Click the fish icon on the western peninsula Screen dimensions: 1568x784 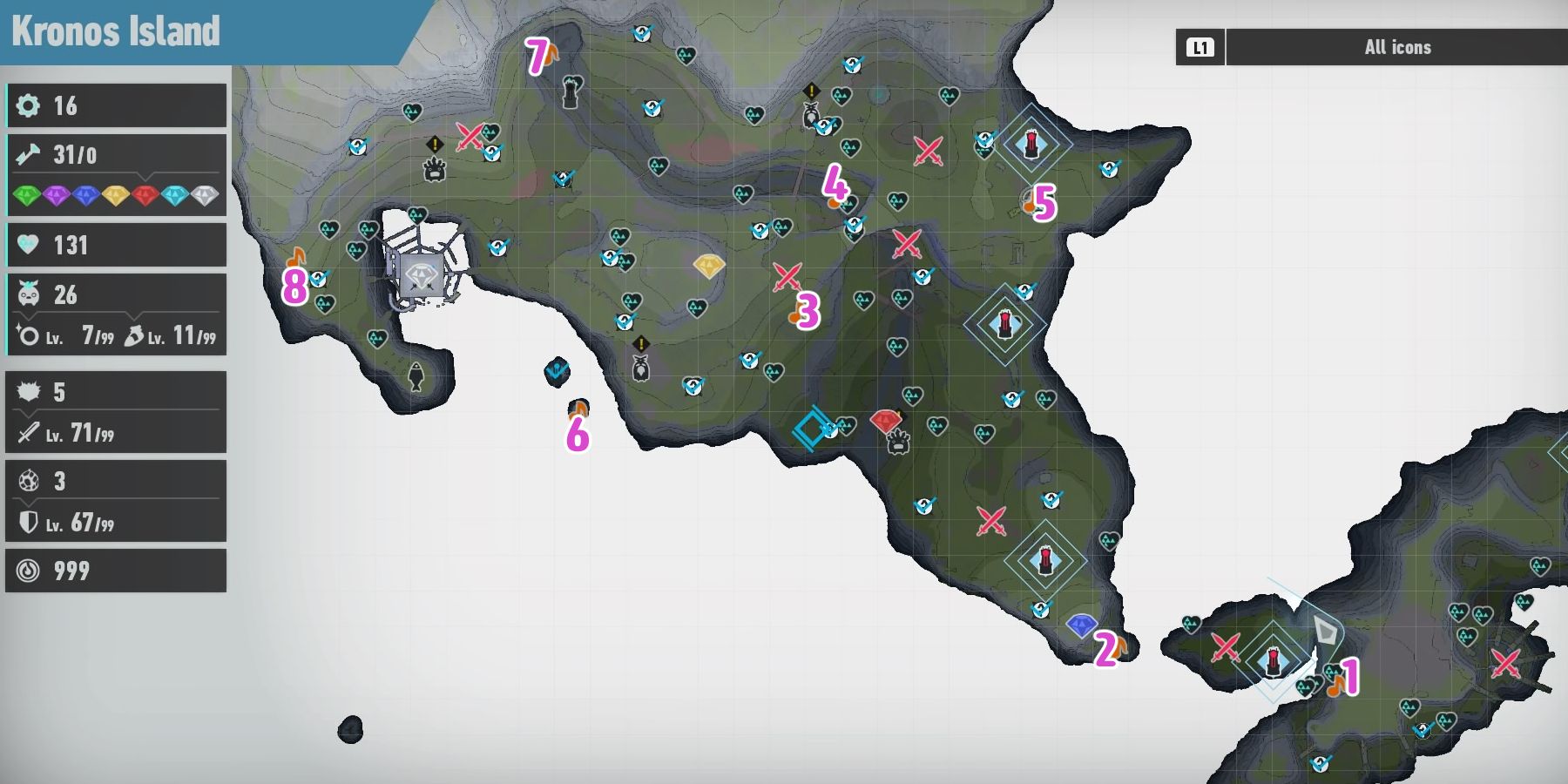click(x=416, y=375)
